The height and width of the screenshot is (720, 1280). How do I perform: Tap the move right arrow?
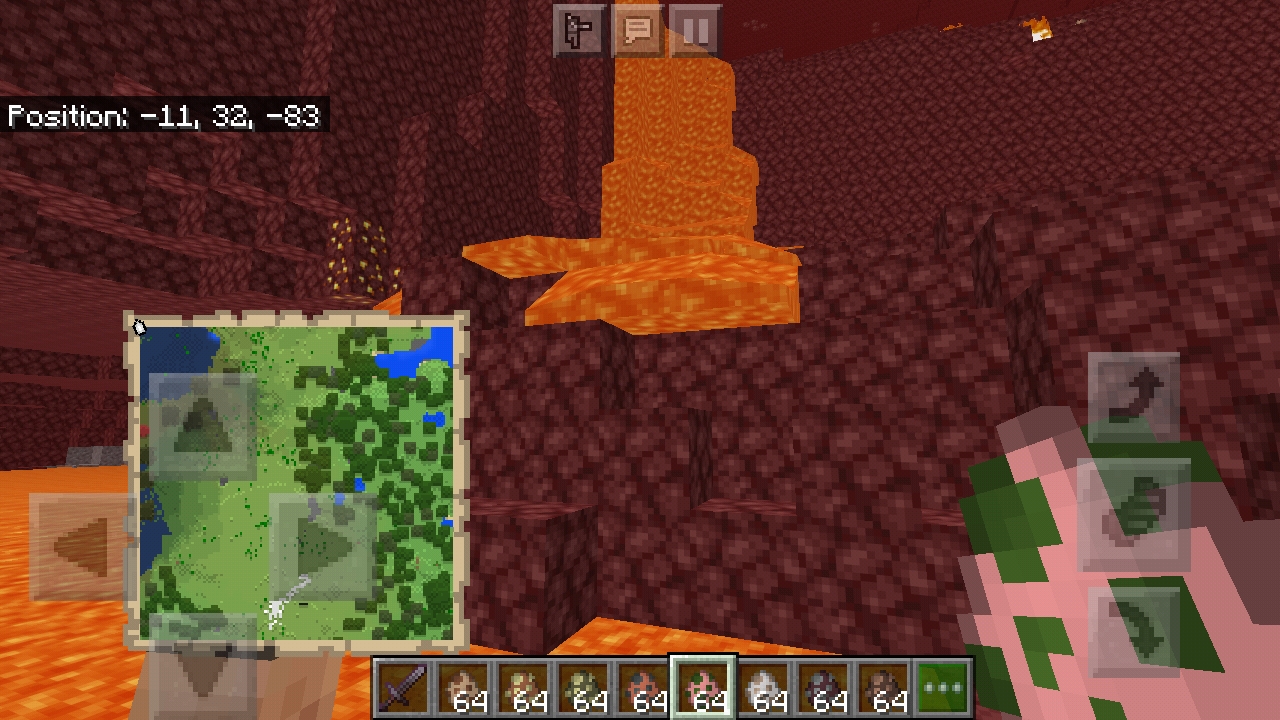pyautogui.click(x=323, y=547)
